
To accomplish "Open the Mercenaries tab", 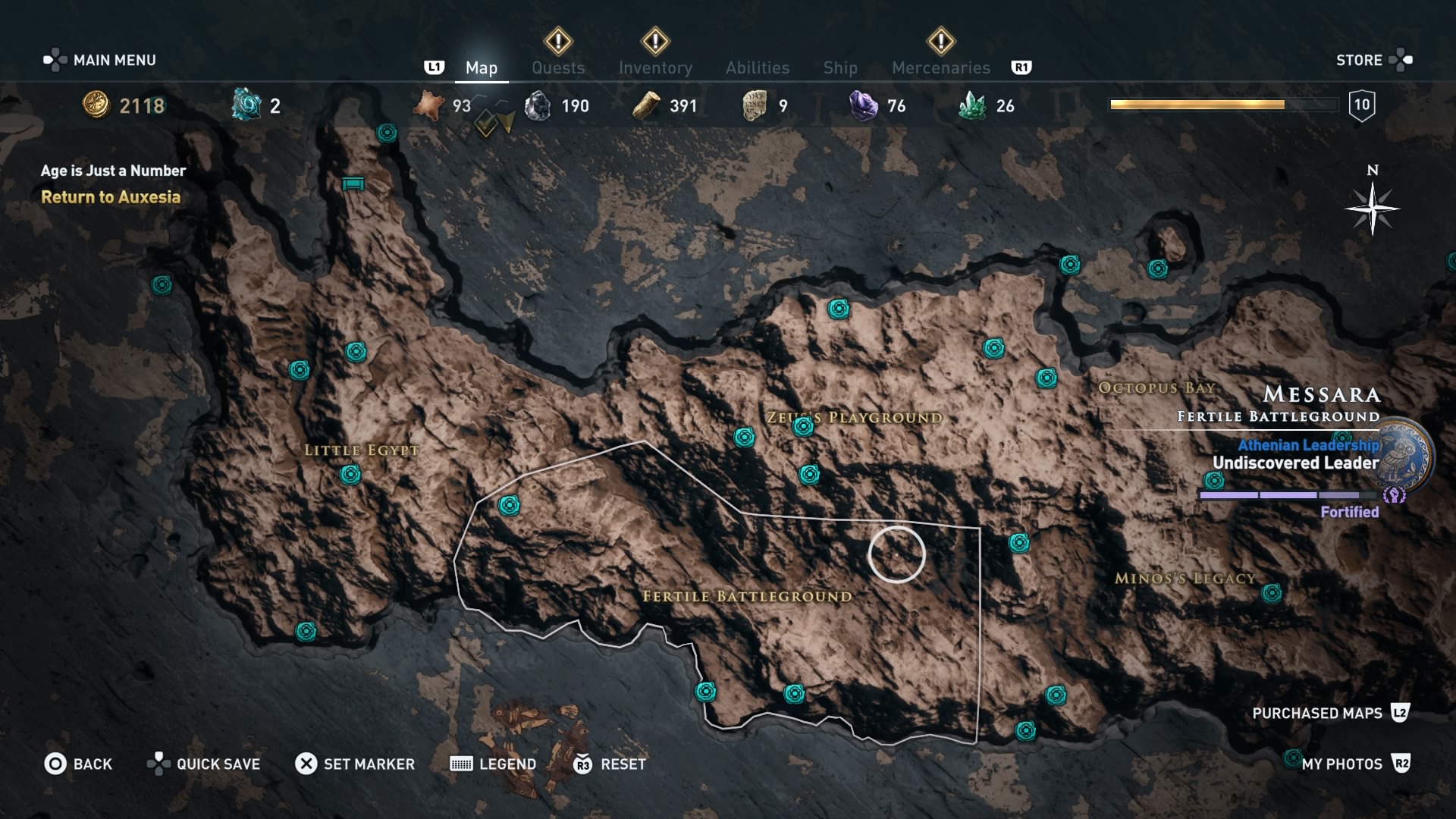I will [941, 67].
